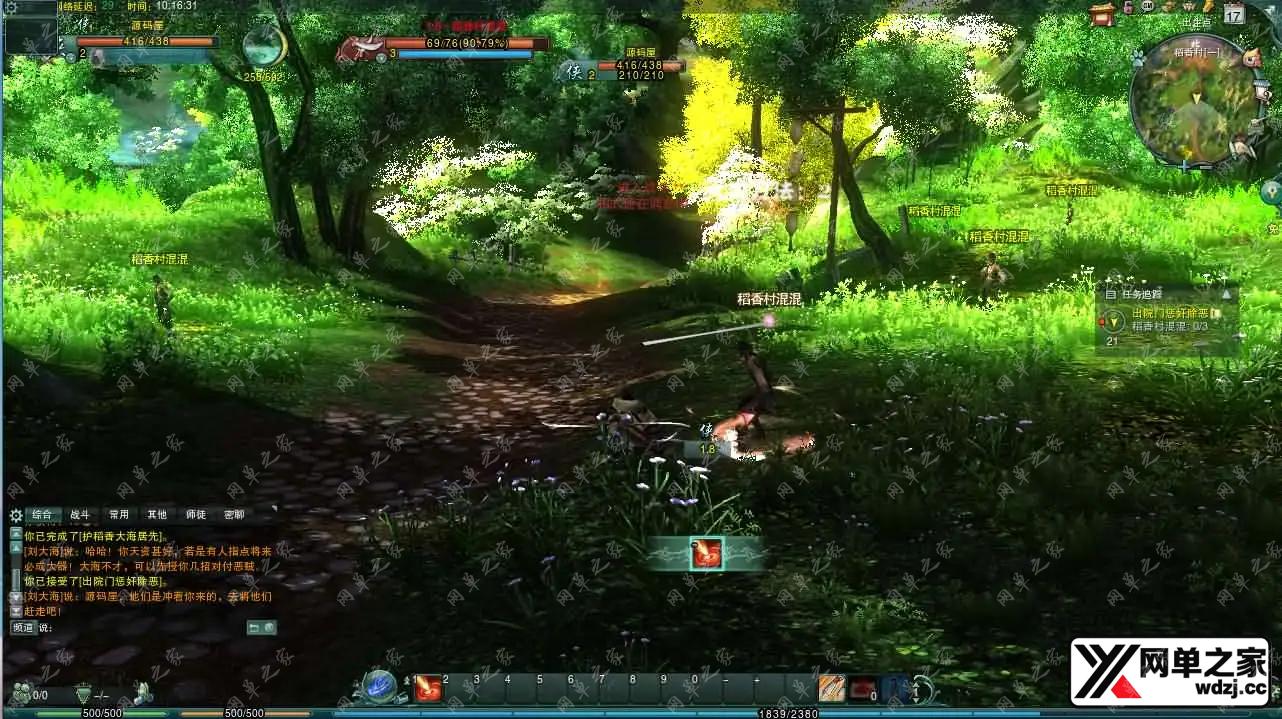Use the orange slash skill icon
1282x719 pixels.
(831, 688)
